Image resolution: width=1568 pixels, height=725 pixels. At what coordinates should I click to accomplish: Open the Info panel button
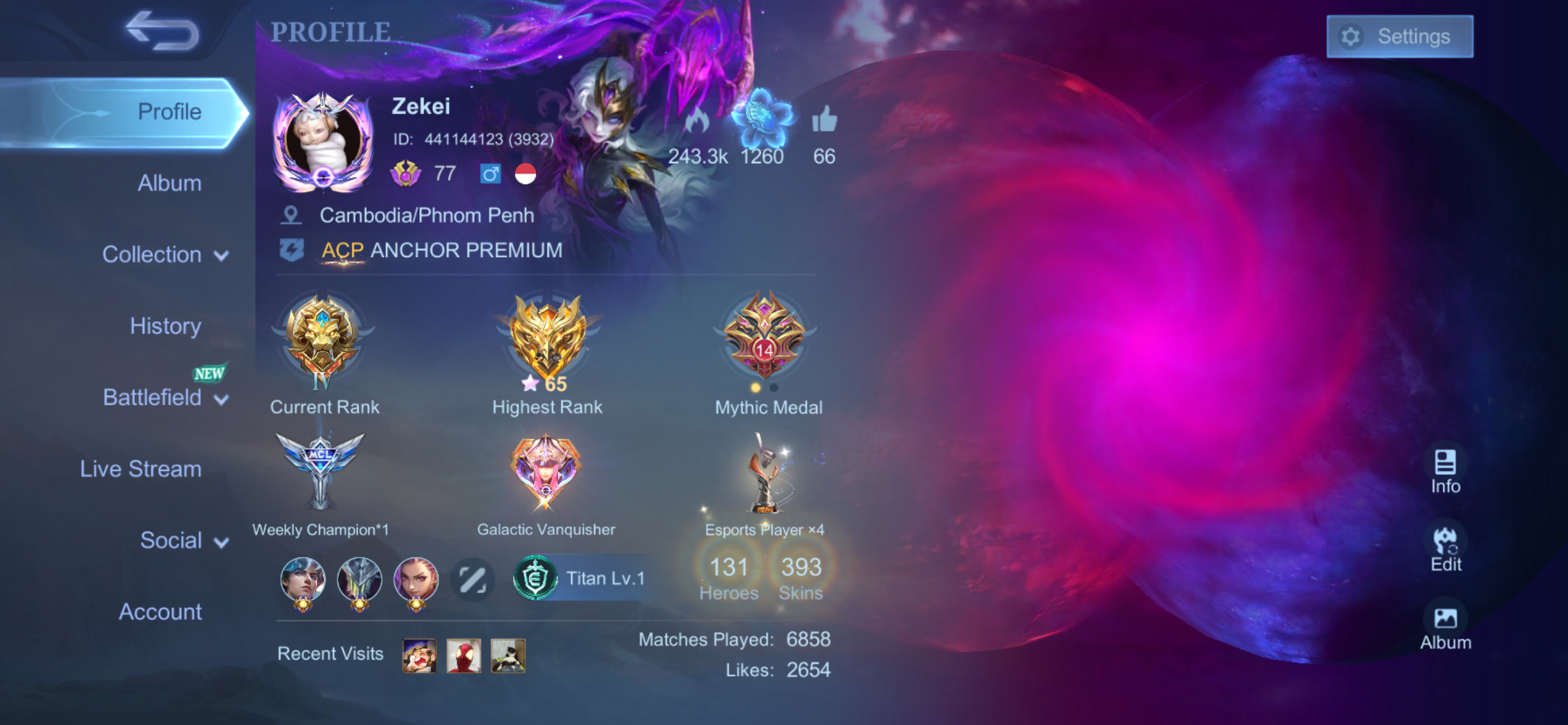pos(1445,471)
